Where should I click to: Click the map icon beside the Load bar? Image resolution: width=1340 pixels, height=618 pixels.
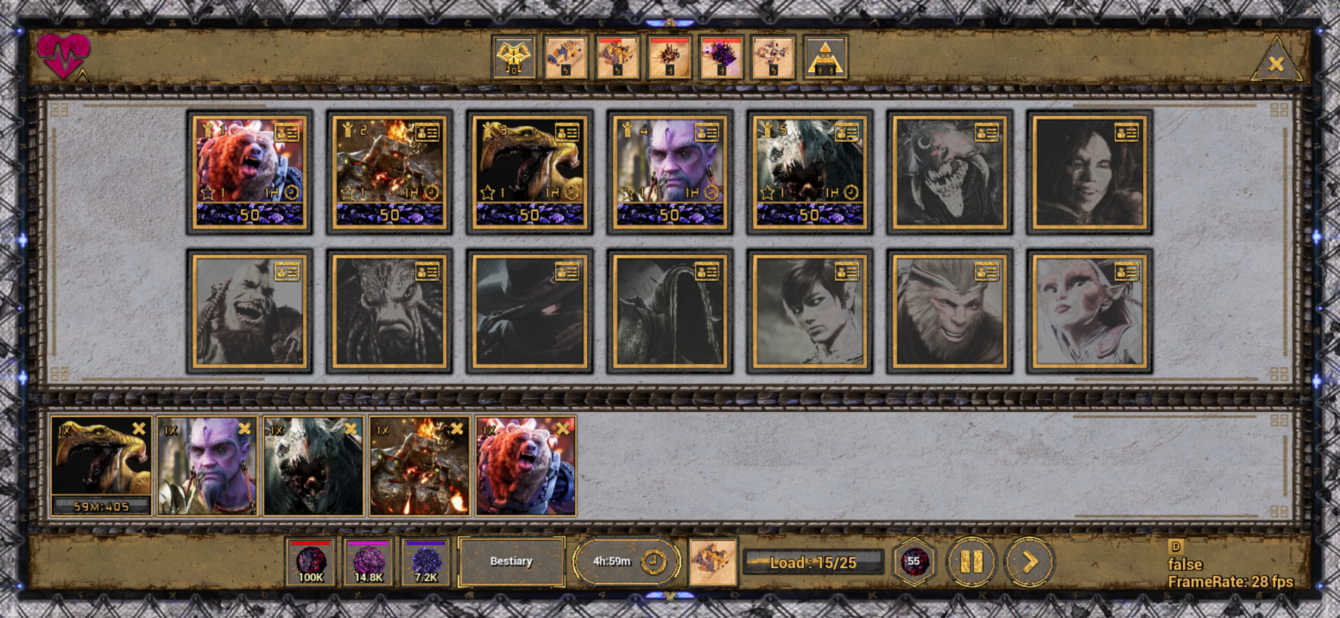[713, 562]
